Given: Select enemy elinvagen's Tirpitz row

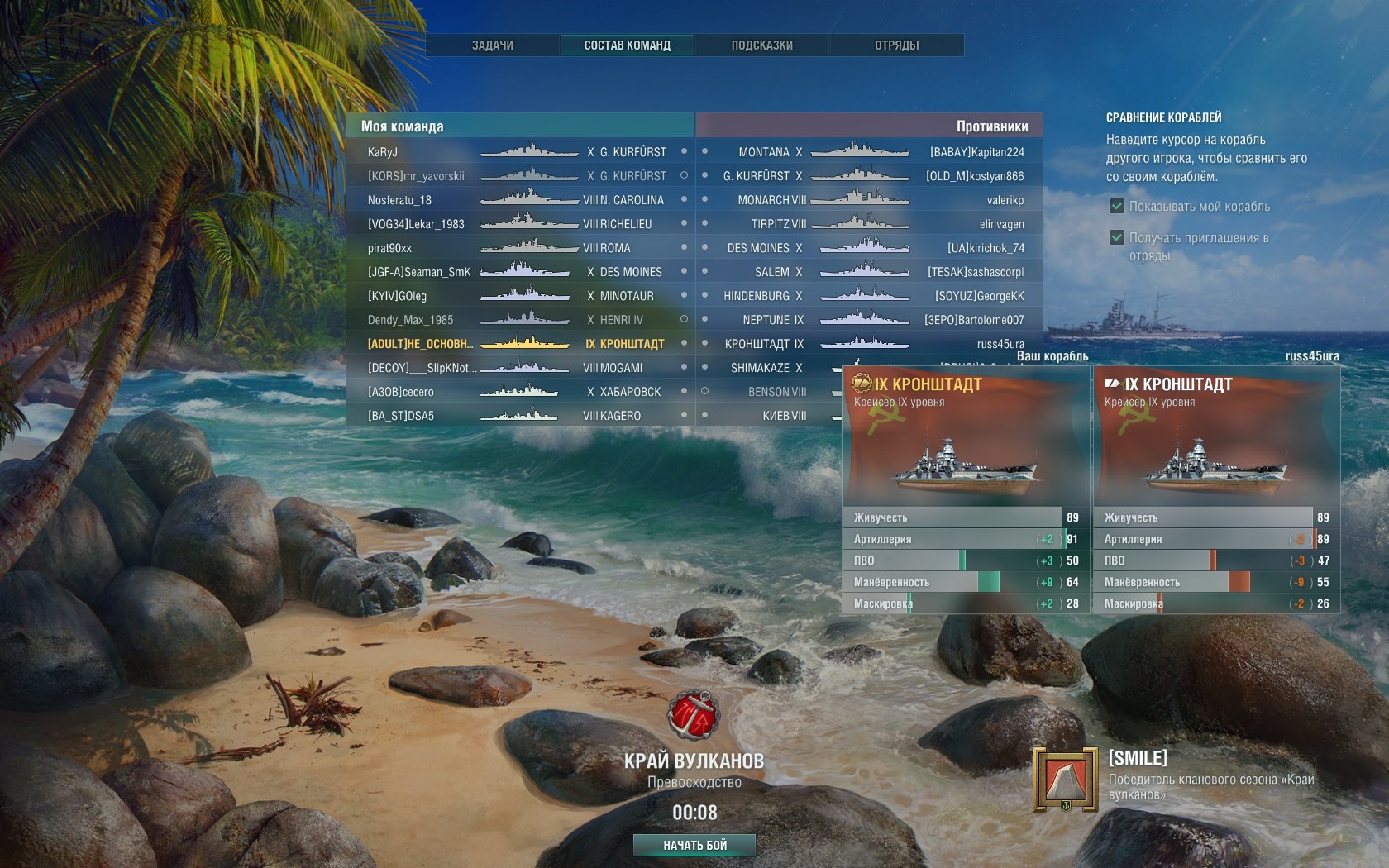Looking at the screenshot, I should tap(868, 224).
